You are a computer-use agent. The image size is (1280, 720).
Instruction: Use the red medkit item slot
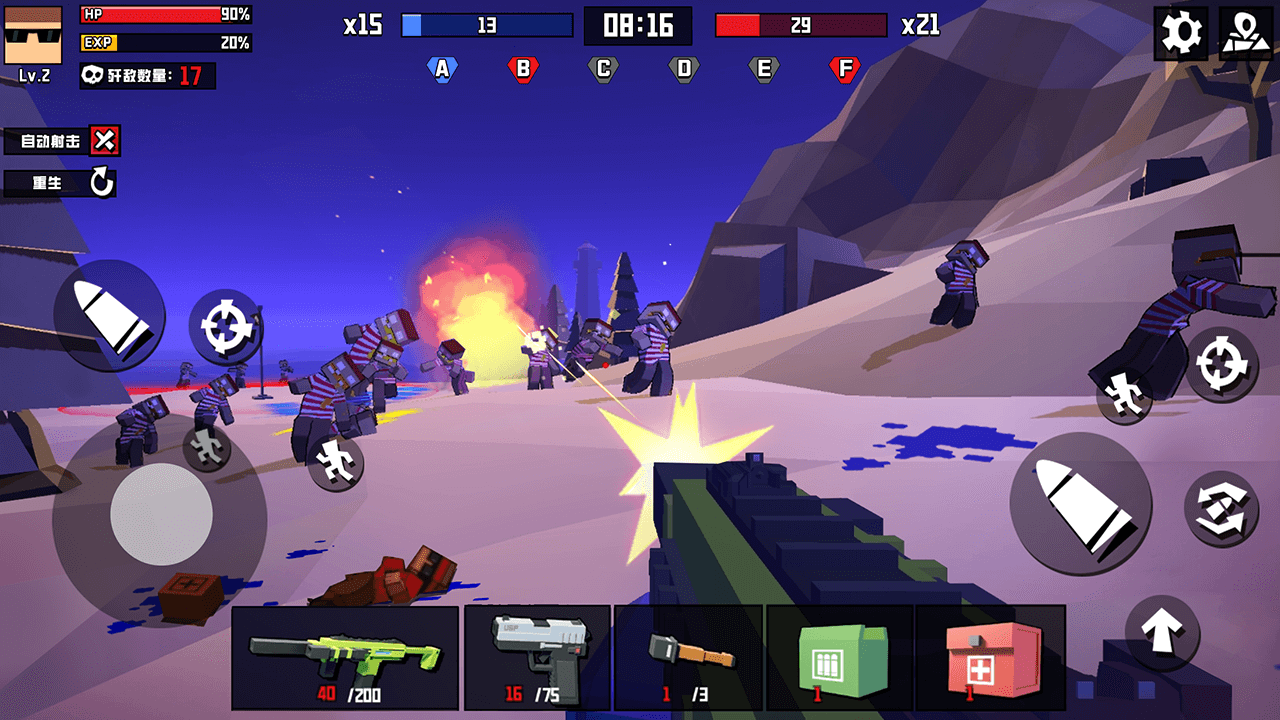pos(994,655)
